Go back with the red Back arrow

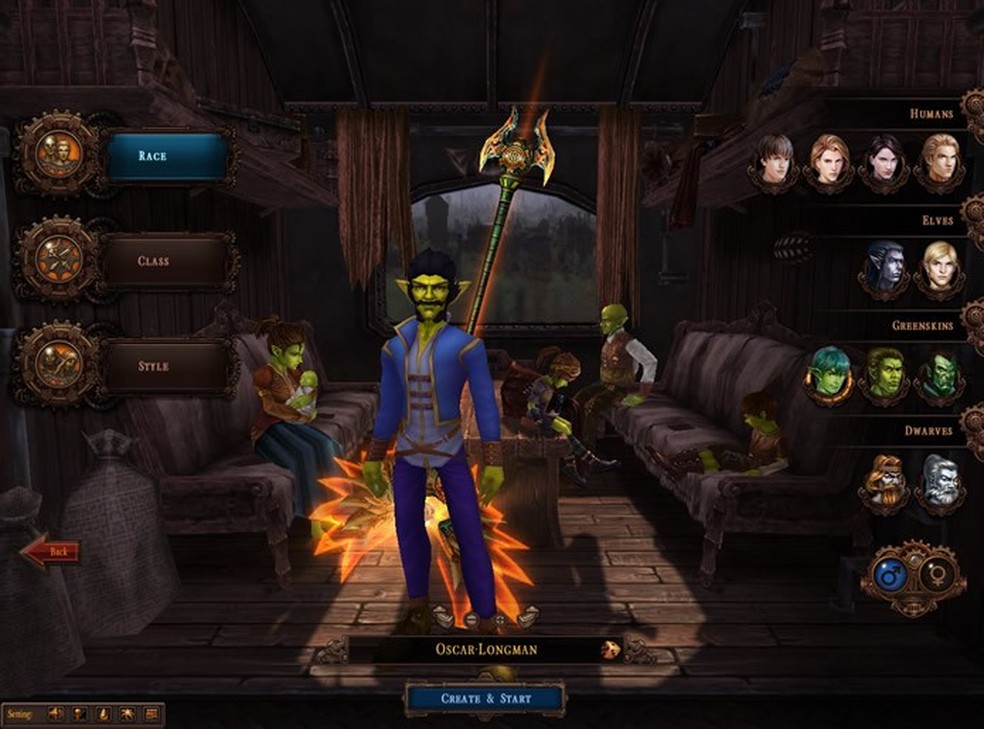(51, 551)
